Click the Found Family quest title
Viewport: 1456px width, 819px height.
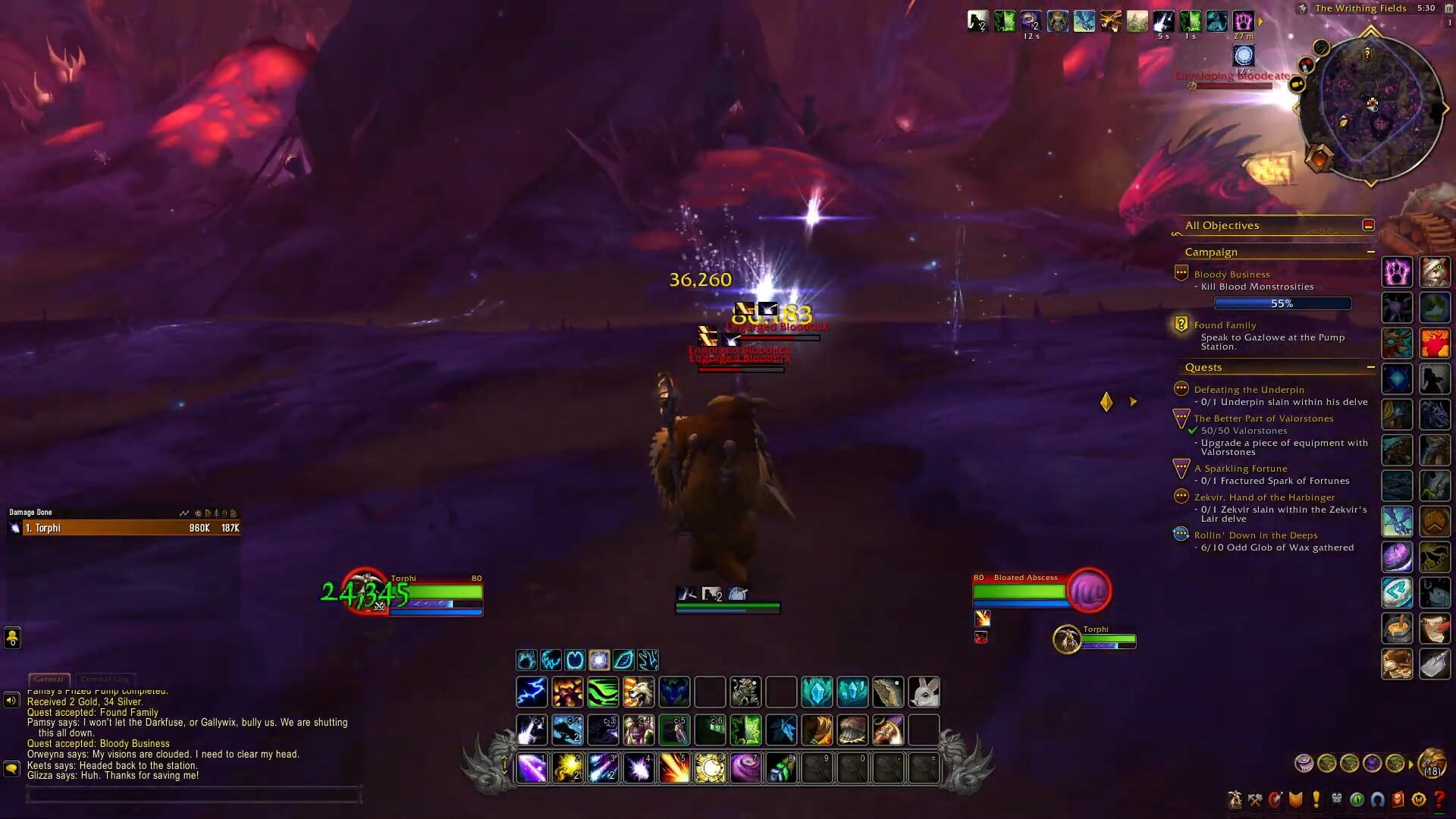tap(1225, 325)
